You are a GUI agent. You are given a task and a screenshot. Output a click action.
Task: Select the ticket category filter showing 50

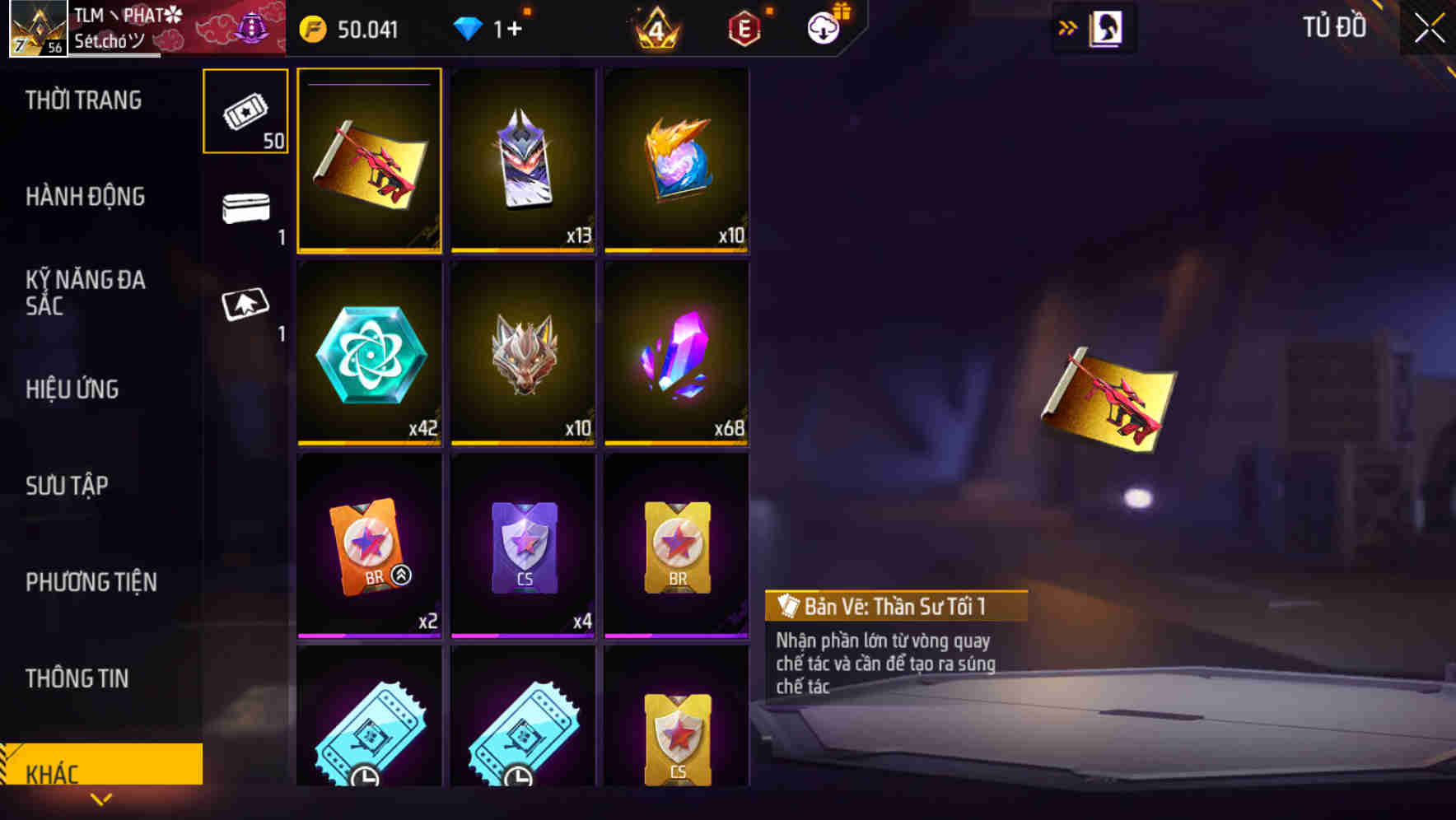[x=244, y=111]
